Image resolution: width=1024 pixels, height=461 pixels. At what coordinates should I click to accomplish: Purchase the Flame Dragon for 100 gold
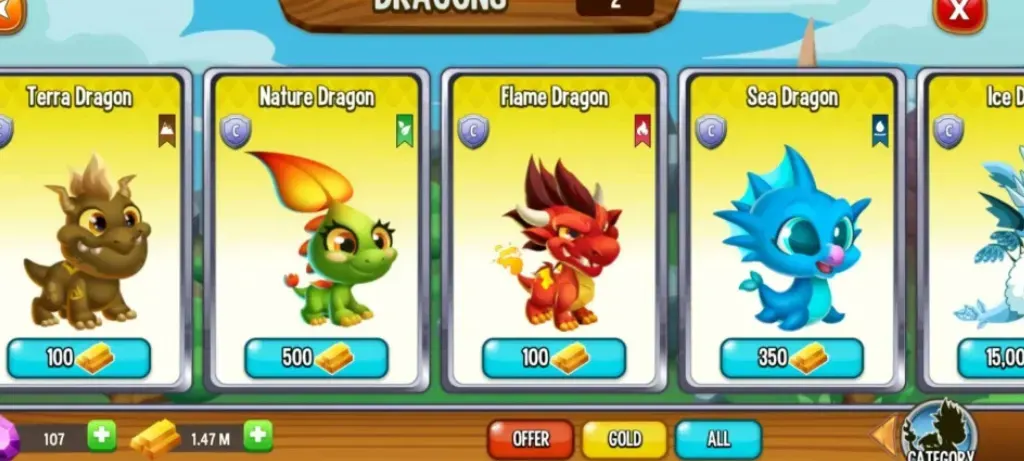click(554, 358)
